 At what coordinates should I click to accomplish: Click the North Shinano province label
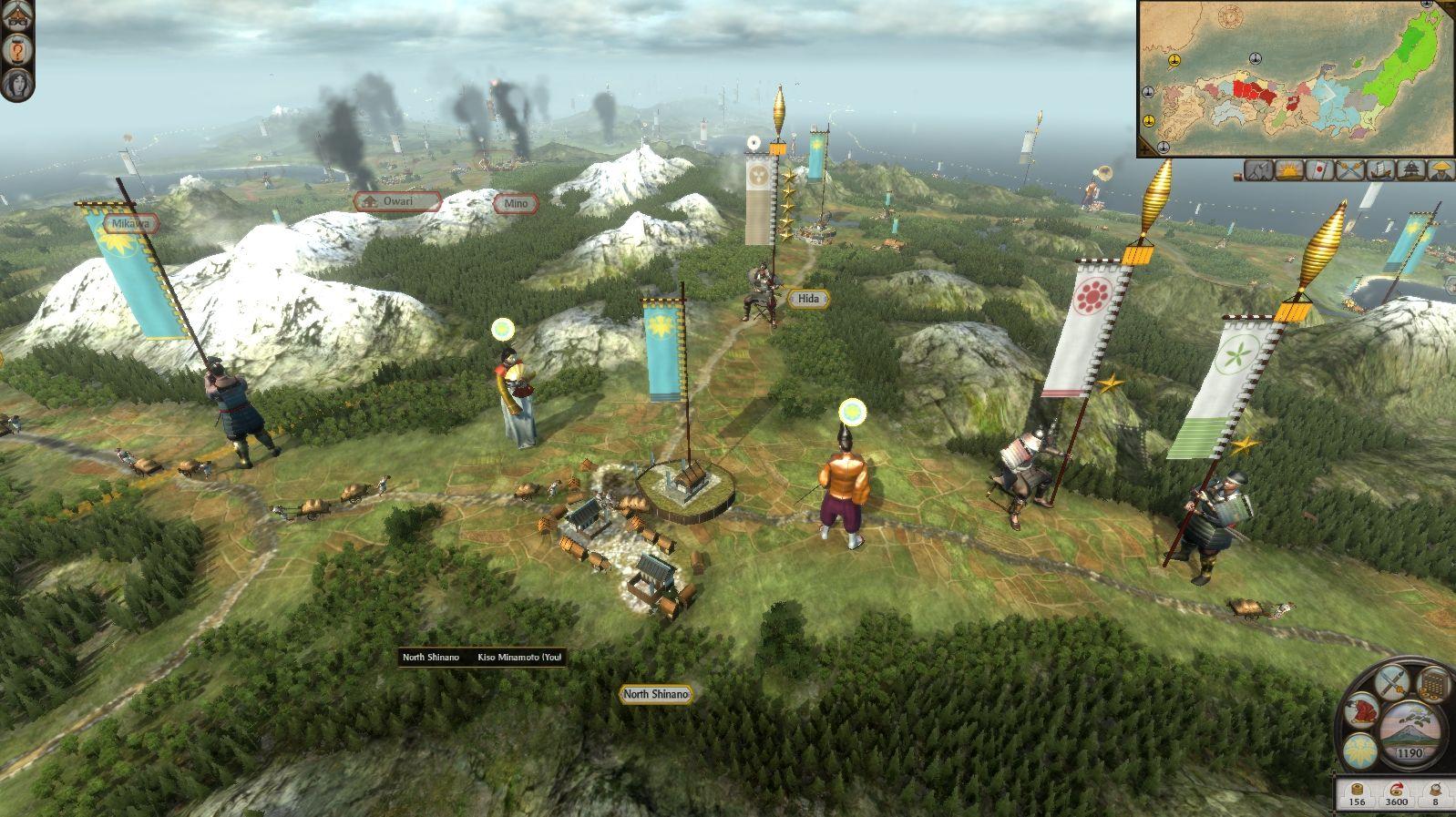point(656,694)
